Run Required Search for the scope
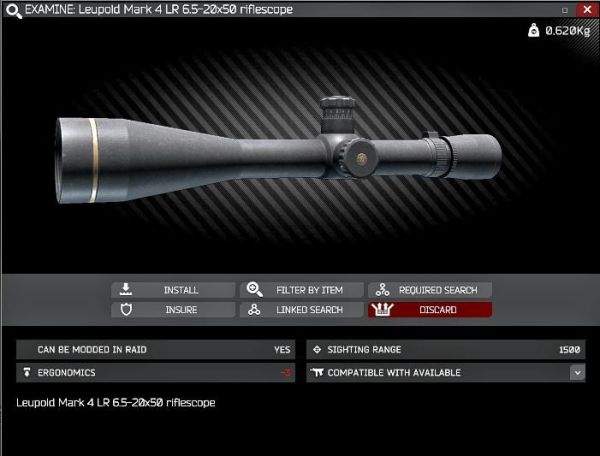Image resolution: width=600 pixels, height=456 pixels. tap(430, 290)
